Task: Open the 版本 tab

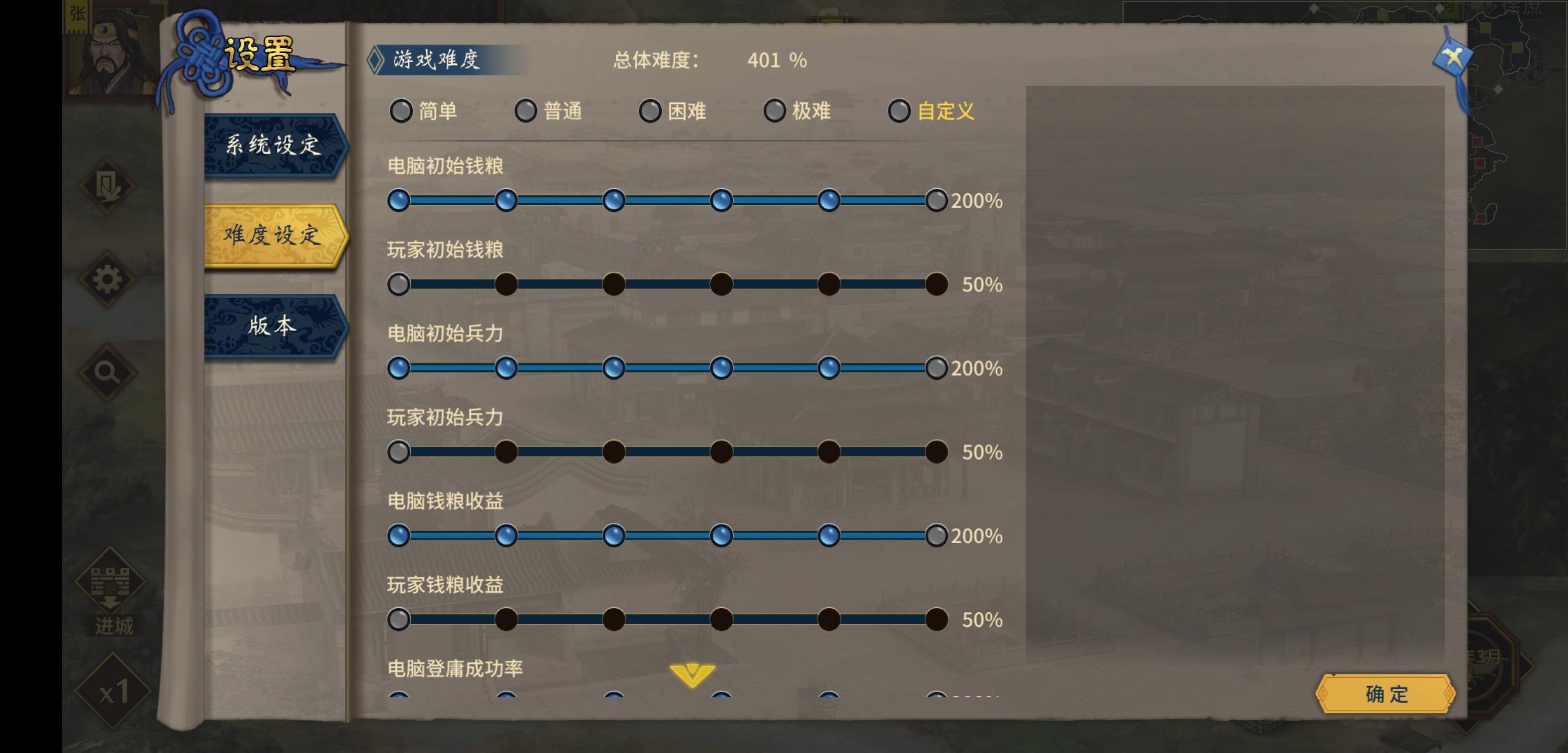Action: tap(272, 326)
